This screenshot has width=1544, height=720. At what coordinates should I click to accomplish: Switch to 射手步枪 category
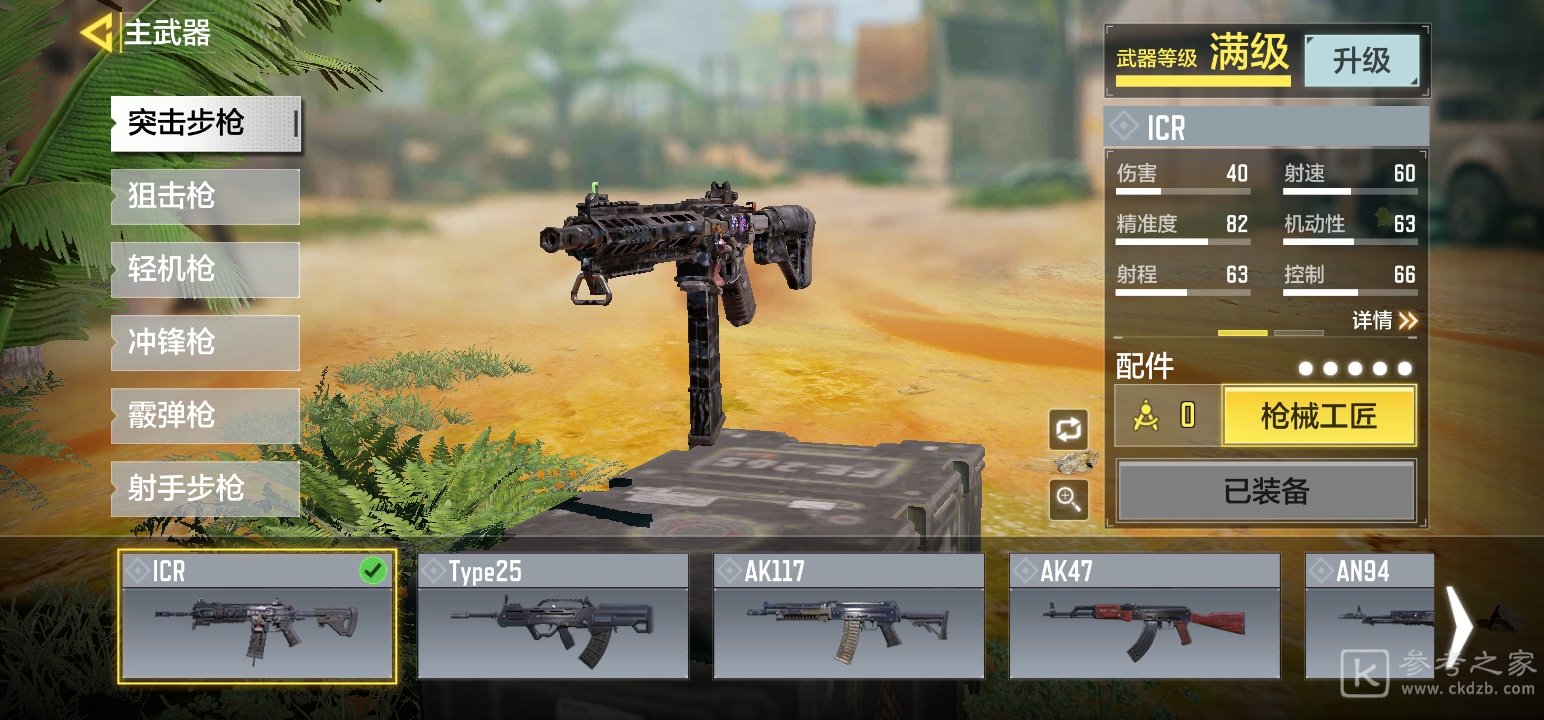coord(205,488)
